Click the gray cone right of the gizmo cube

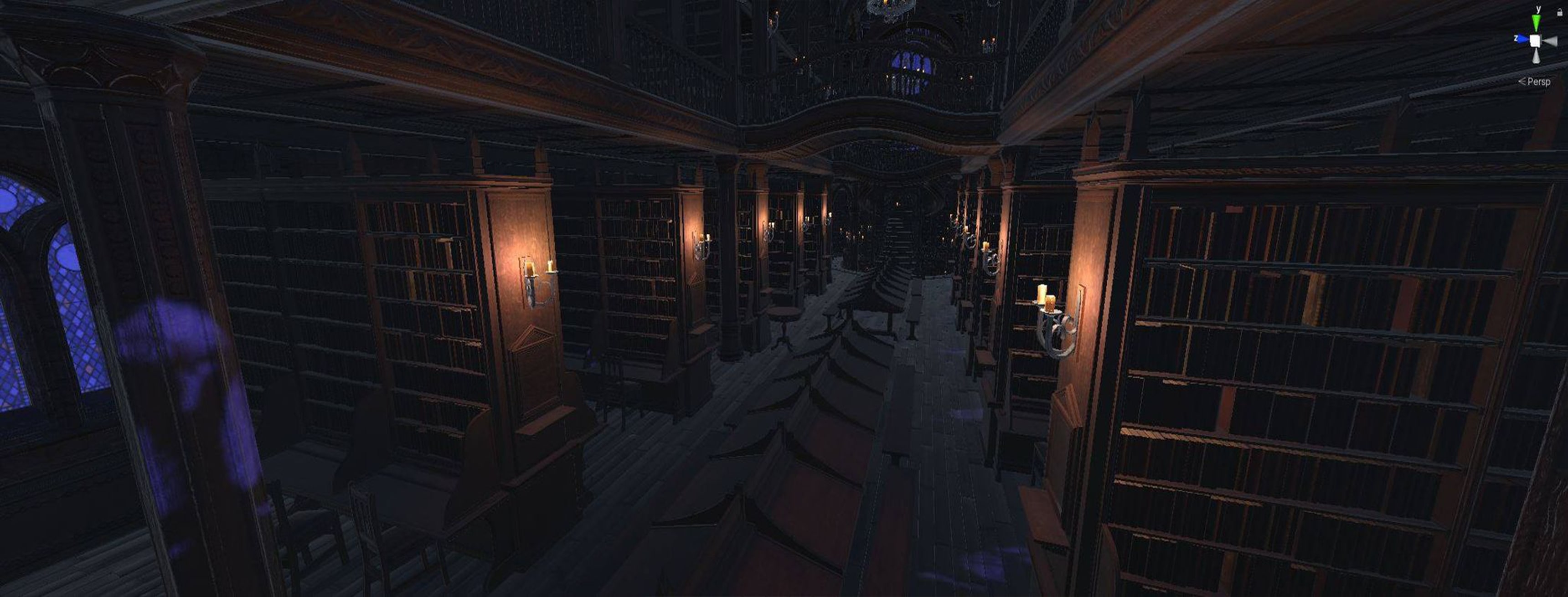point(1550,41)
